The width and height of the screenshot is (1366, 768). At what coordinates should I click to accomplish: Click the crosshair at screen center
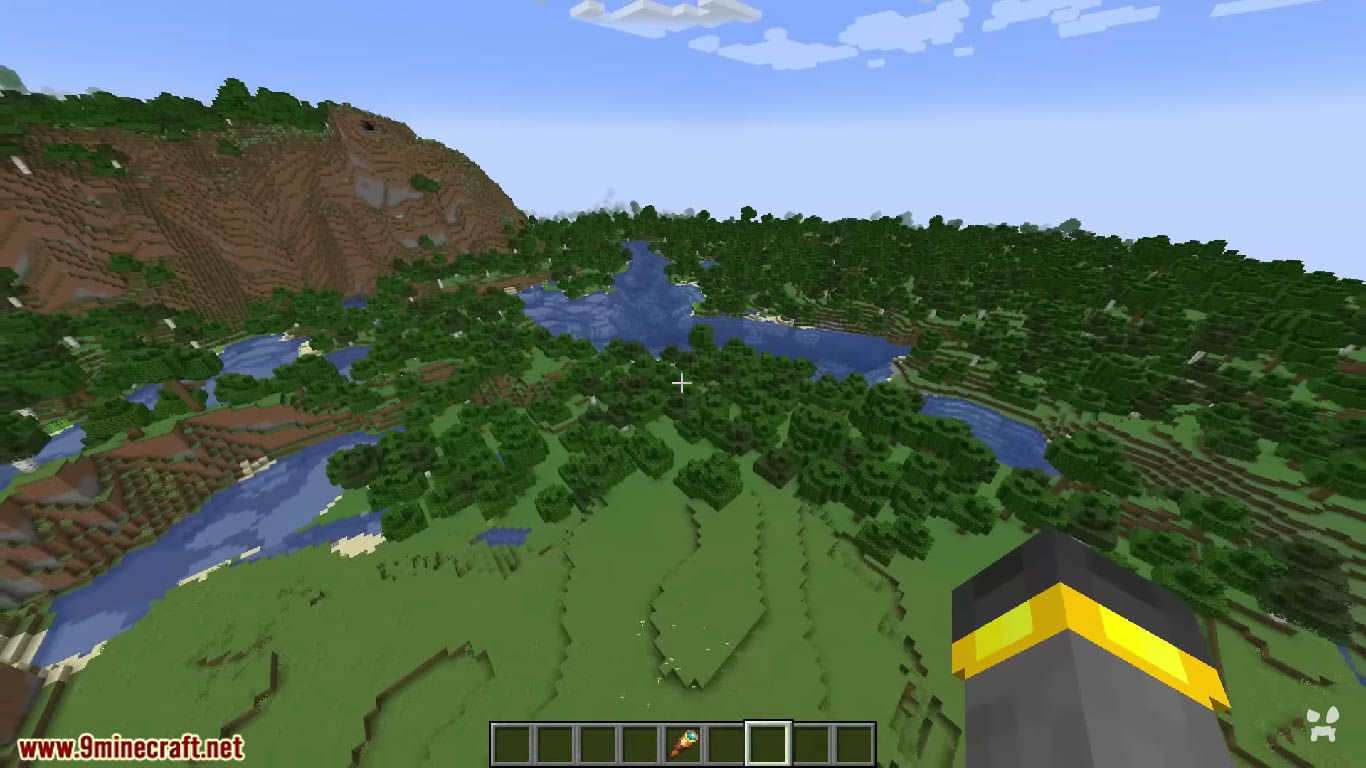tap(683, 383)
